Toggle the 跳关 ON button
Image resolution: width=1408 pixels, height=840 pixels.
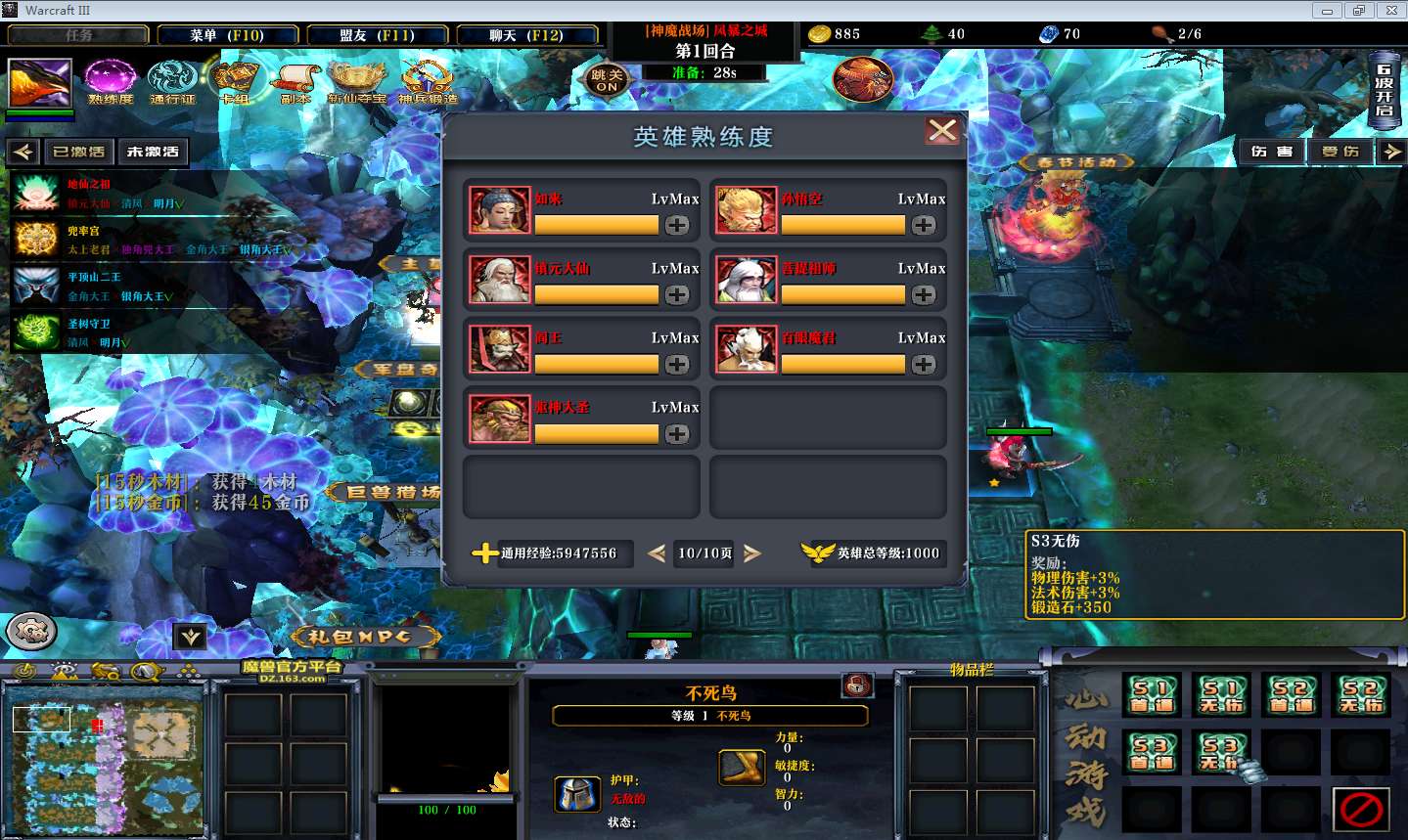click(x=607, y=80)
